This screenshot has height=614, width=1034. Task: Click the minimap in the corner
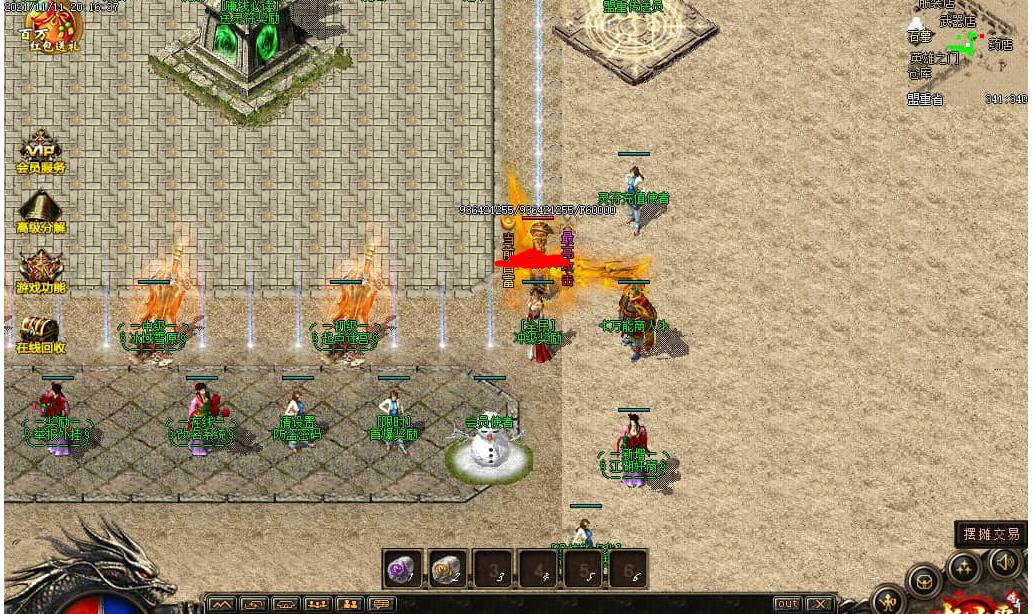click(966, 52)
